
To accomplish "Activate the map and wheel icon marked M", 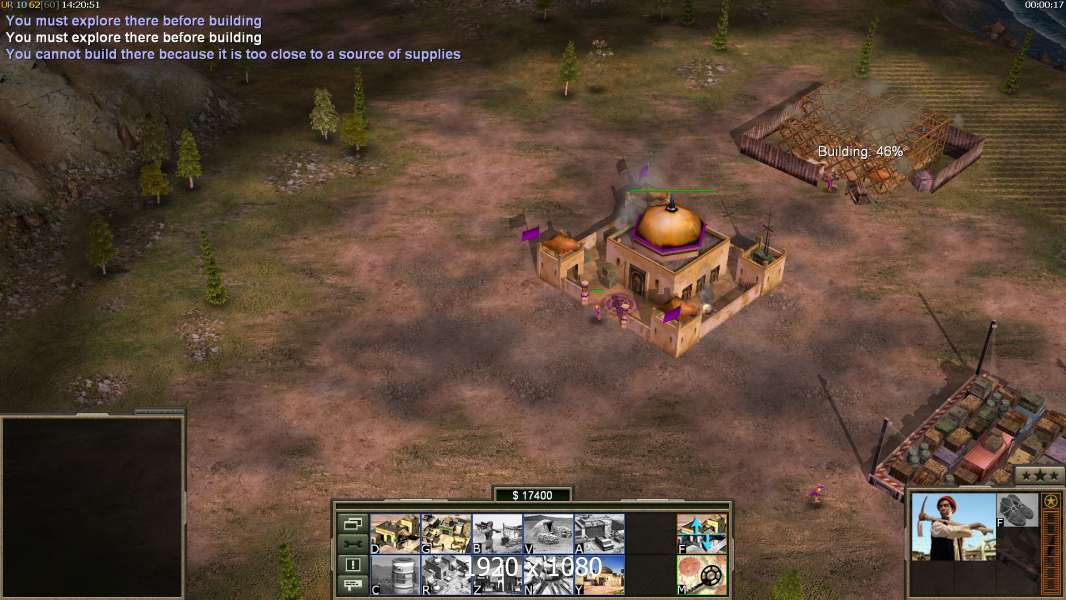I will coord(702,574).
